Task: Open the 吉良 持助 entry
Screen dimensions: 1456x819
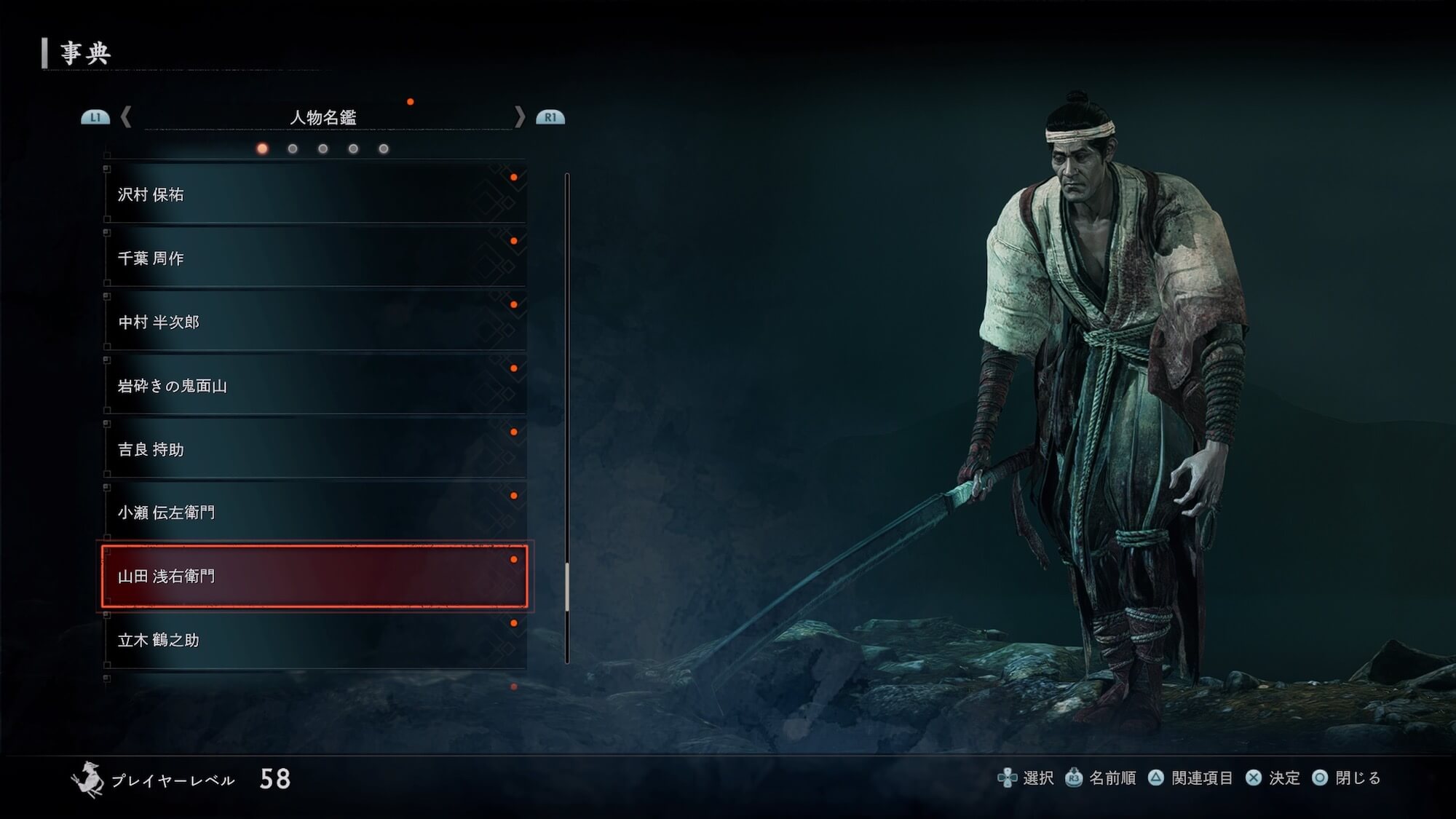Action: [x=314, y=449]
